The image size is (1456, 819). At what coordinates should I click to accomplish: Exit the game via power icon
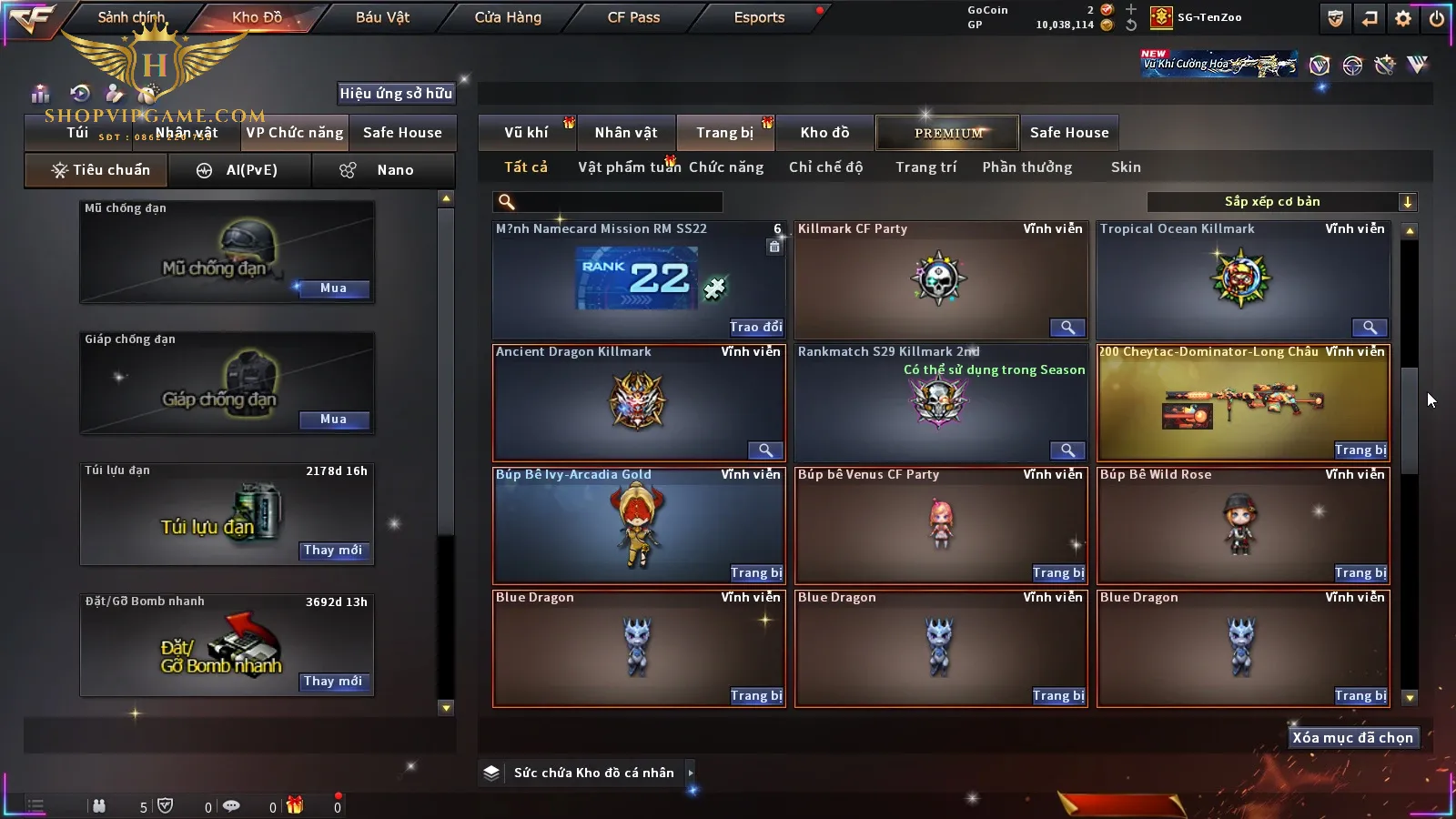pos(1436,18)
